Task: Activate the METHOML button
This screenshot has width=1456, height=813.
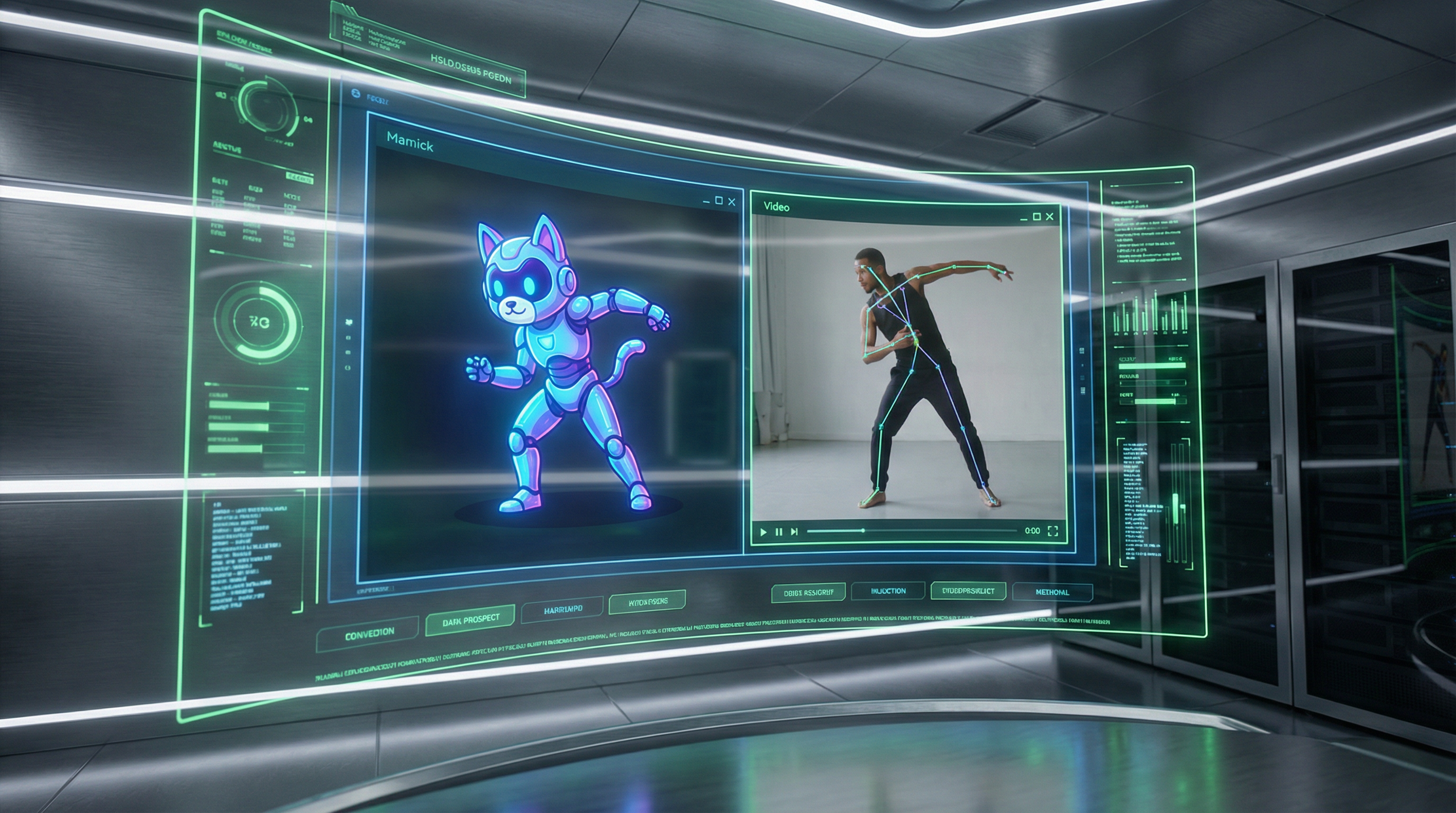Action: (1052, 592)
